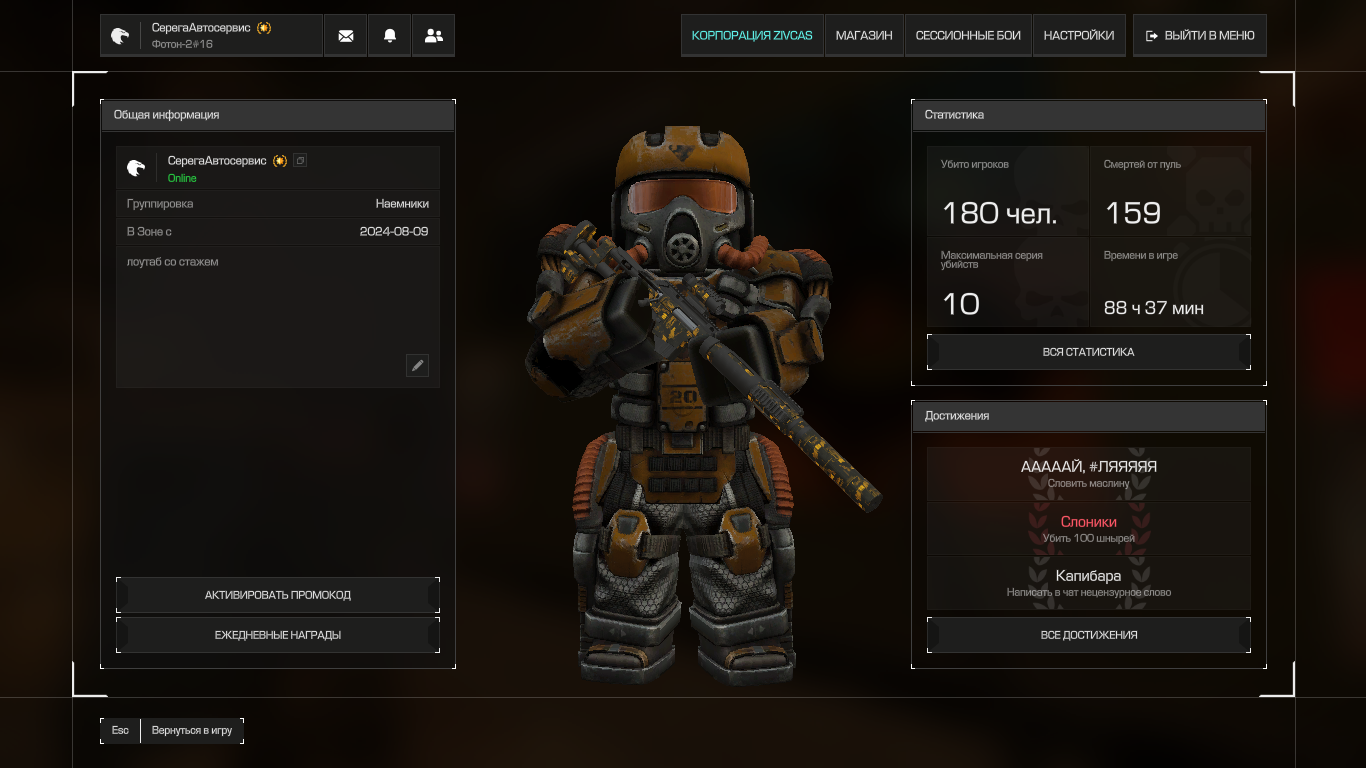Click Вернуться в игру button
Screen dimensions: 1366x768
pyautogui.click(x=191, y=731)
